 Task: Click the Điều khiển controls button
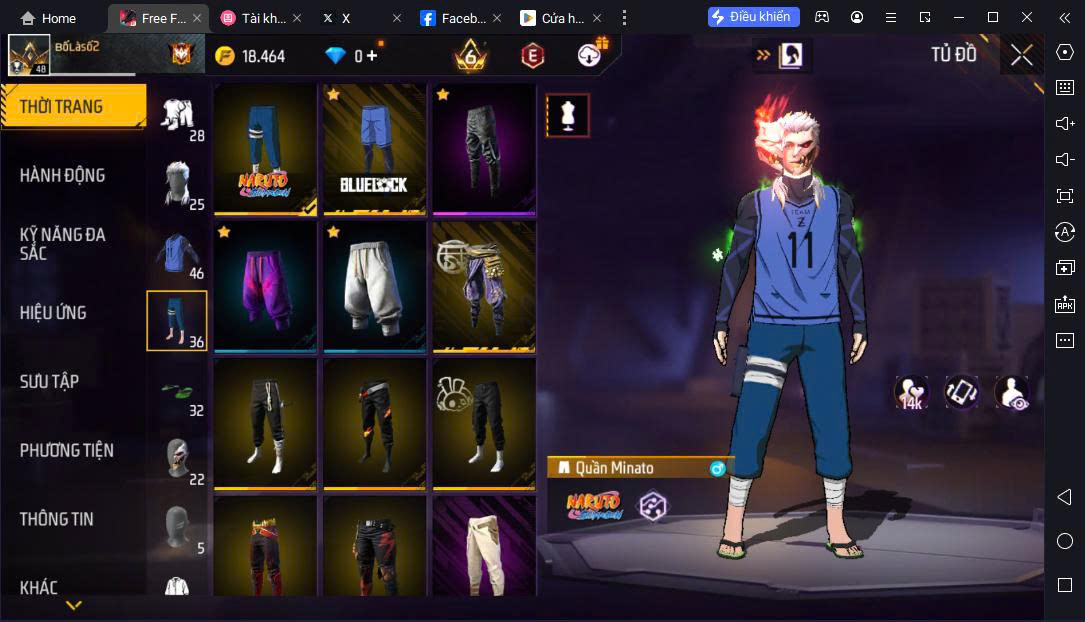[753, 17]
